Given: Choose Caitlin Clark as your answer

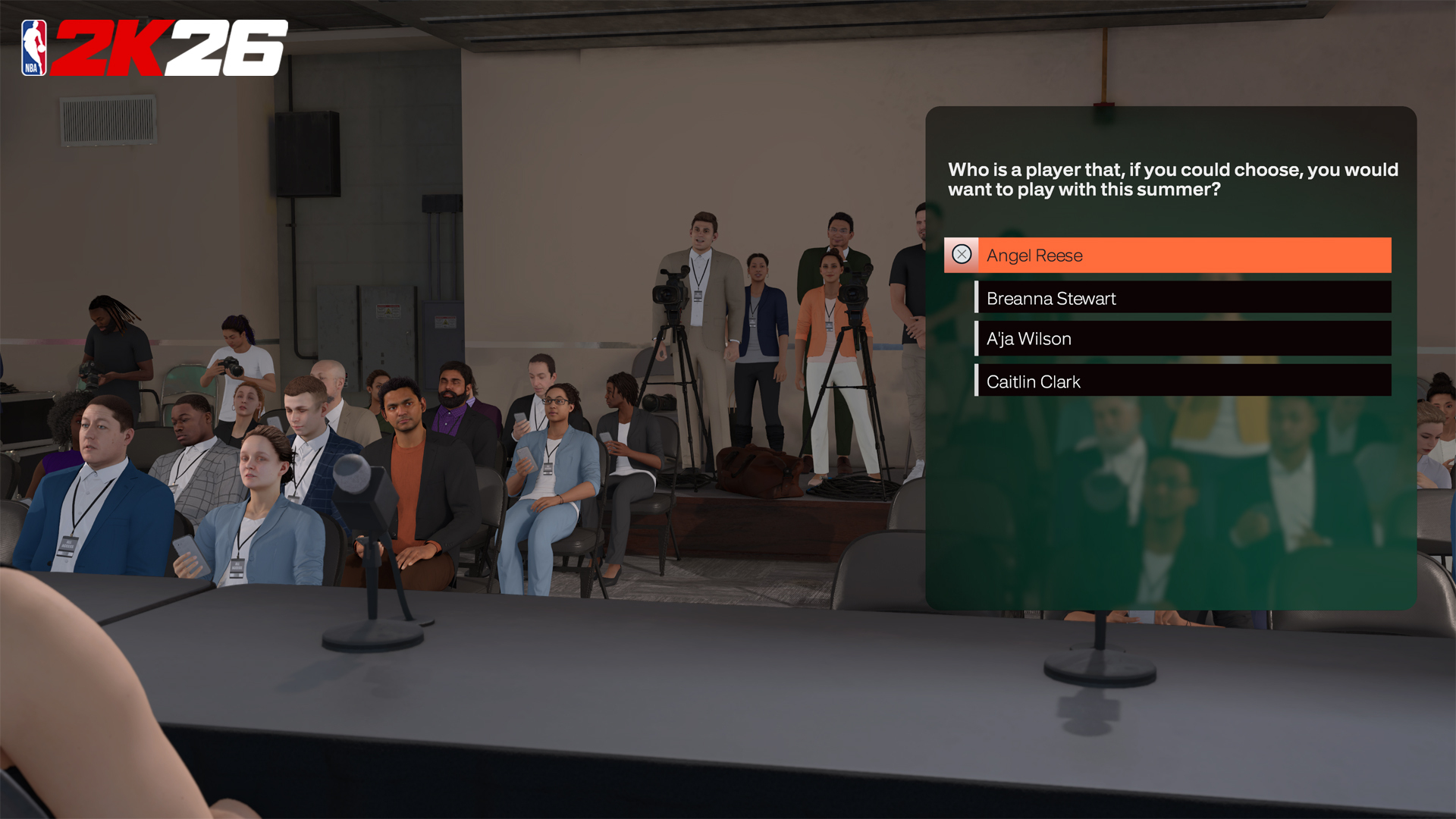Looking at the screenshot, I should 1183,381.
